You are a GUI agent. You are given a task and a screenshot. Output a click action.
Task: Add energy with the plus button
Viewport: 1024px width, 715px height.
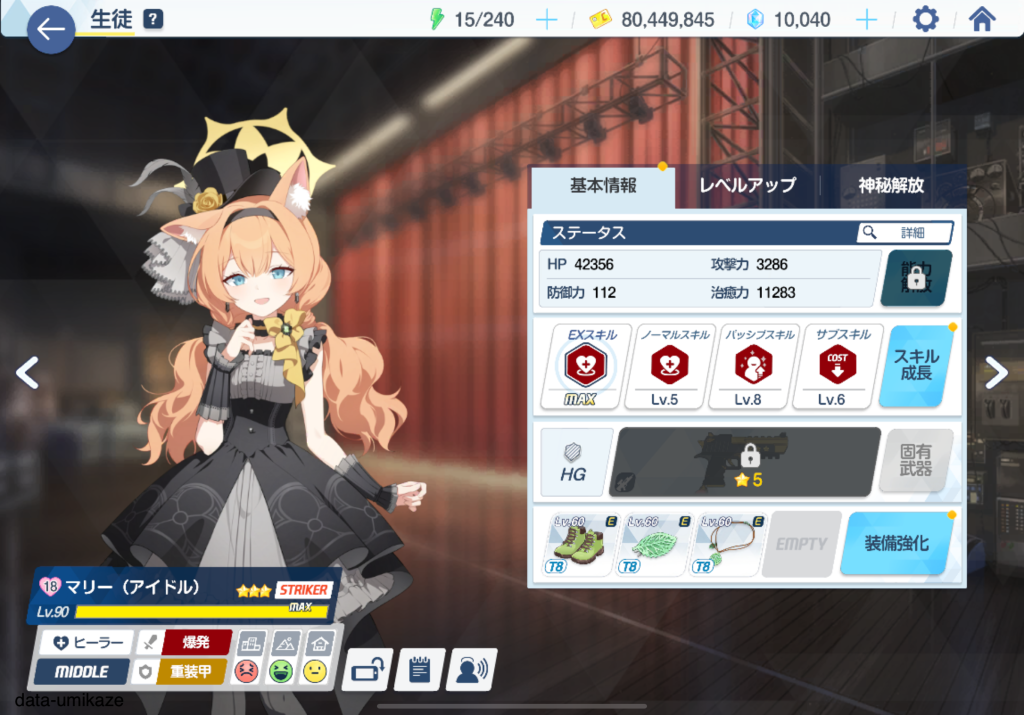pyautogui.click(x=547, y=20)
